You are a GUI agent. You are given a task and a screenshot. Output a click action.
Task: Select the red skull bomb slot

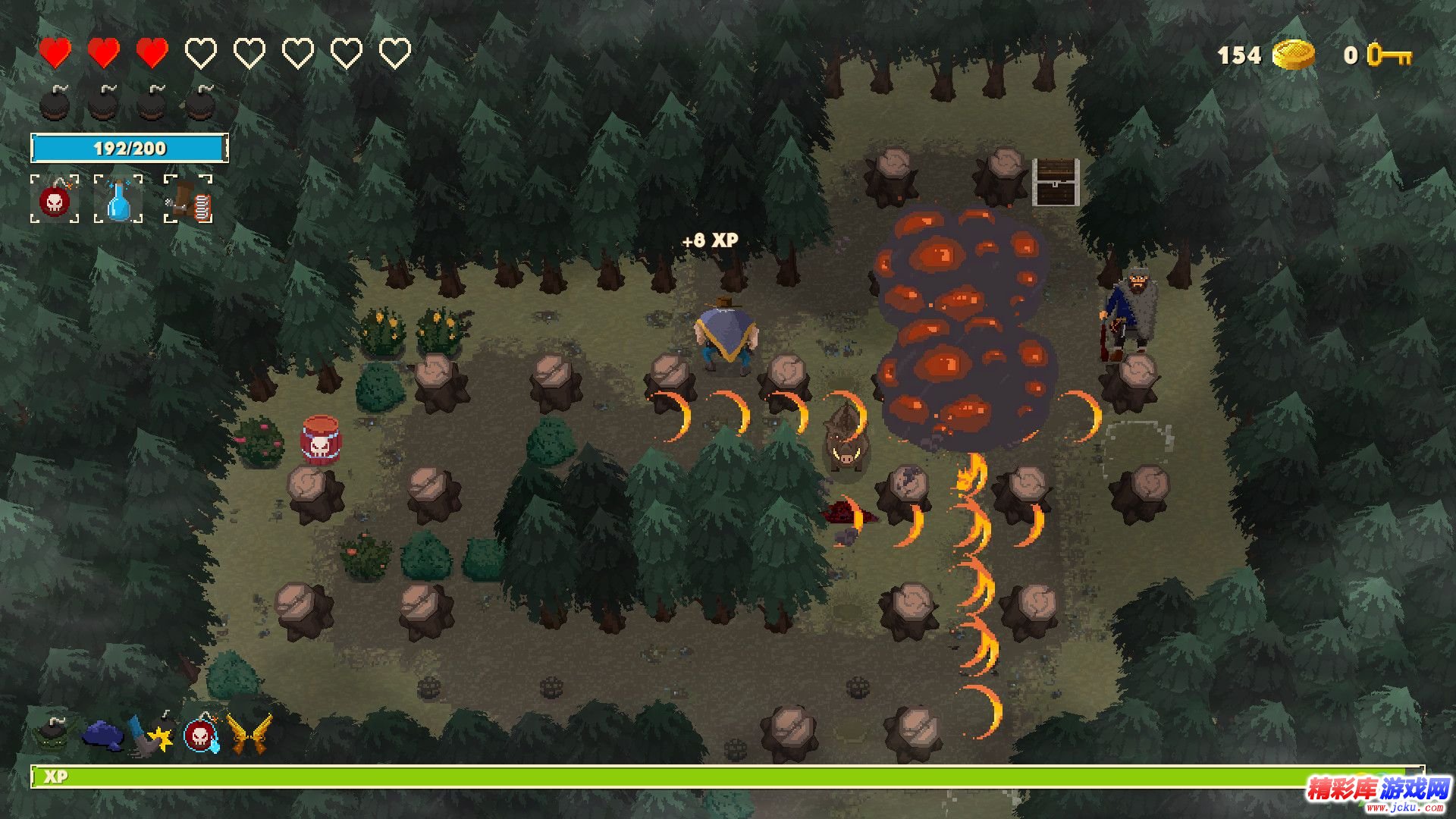(x=55, y=200)
